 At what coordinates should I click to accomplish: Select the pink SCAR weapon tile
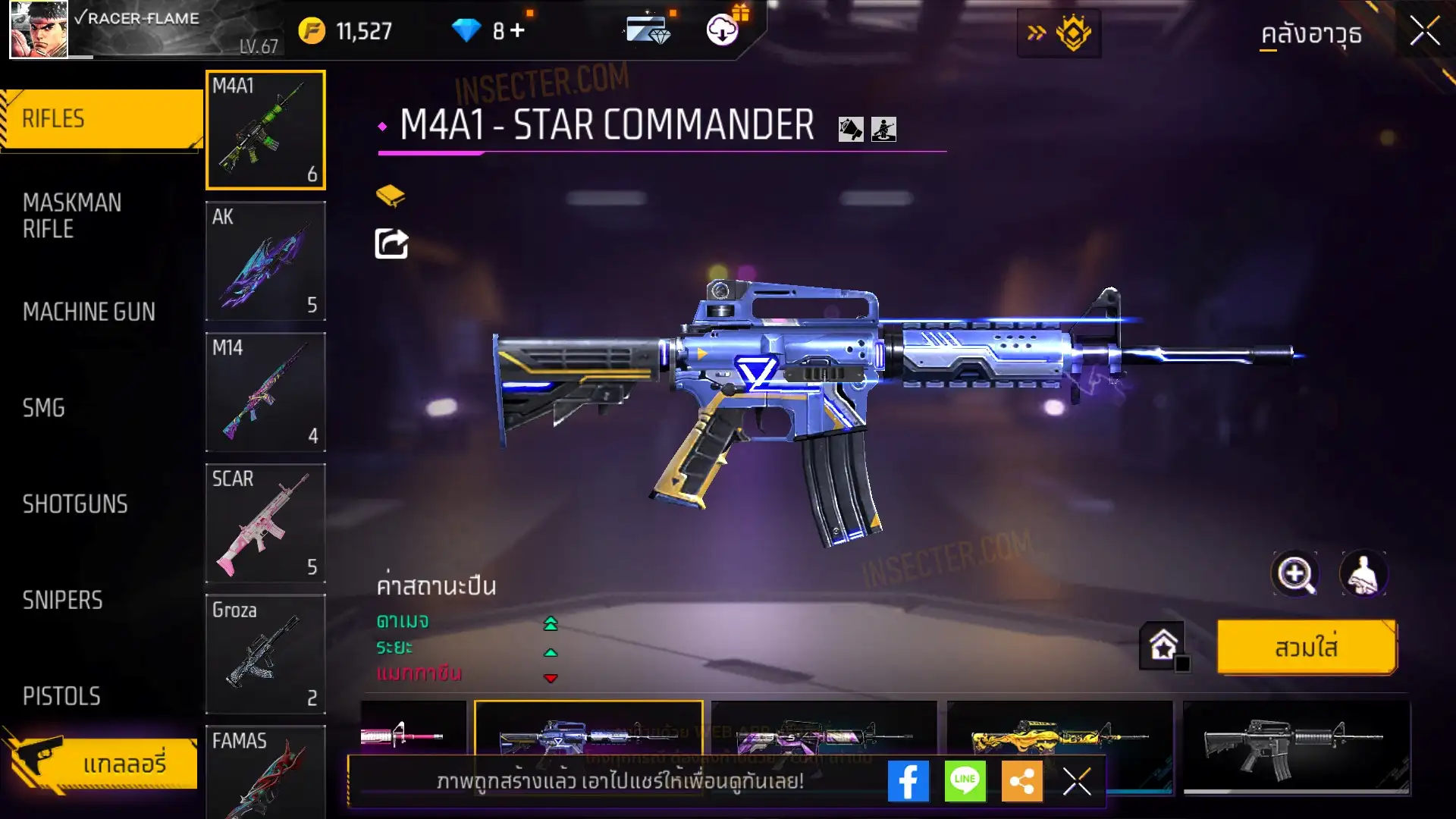point(265,523)
